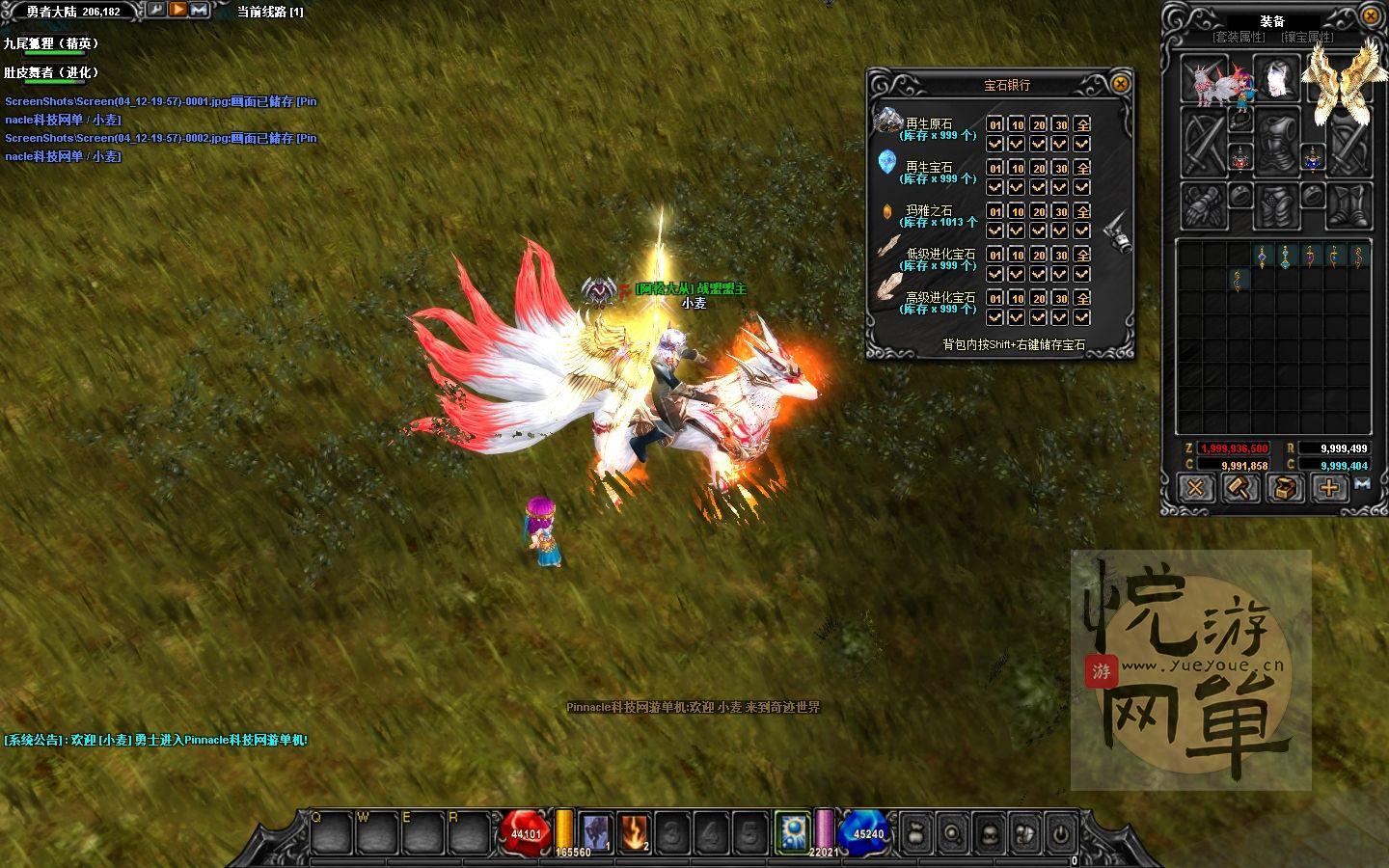Withdraw 20 玛雅之石 from the gem bank
Screen dimensions: 1389x868
coord(1039,211)
